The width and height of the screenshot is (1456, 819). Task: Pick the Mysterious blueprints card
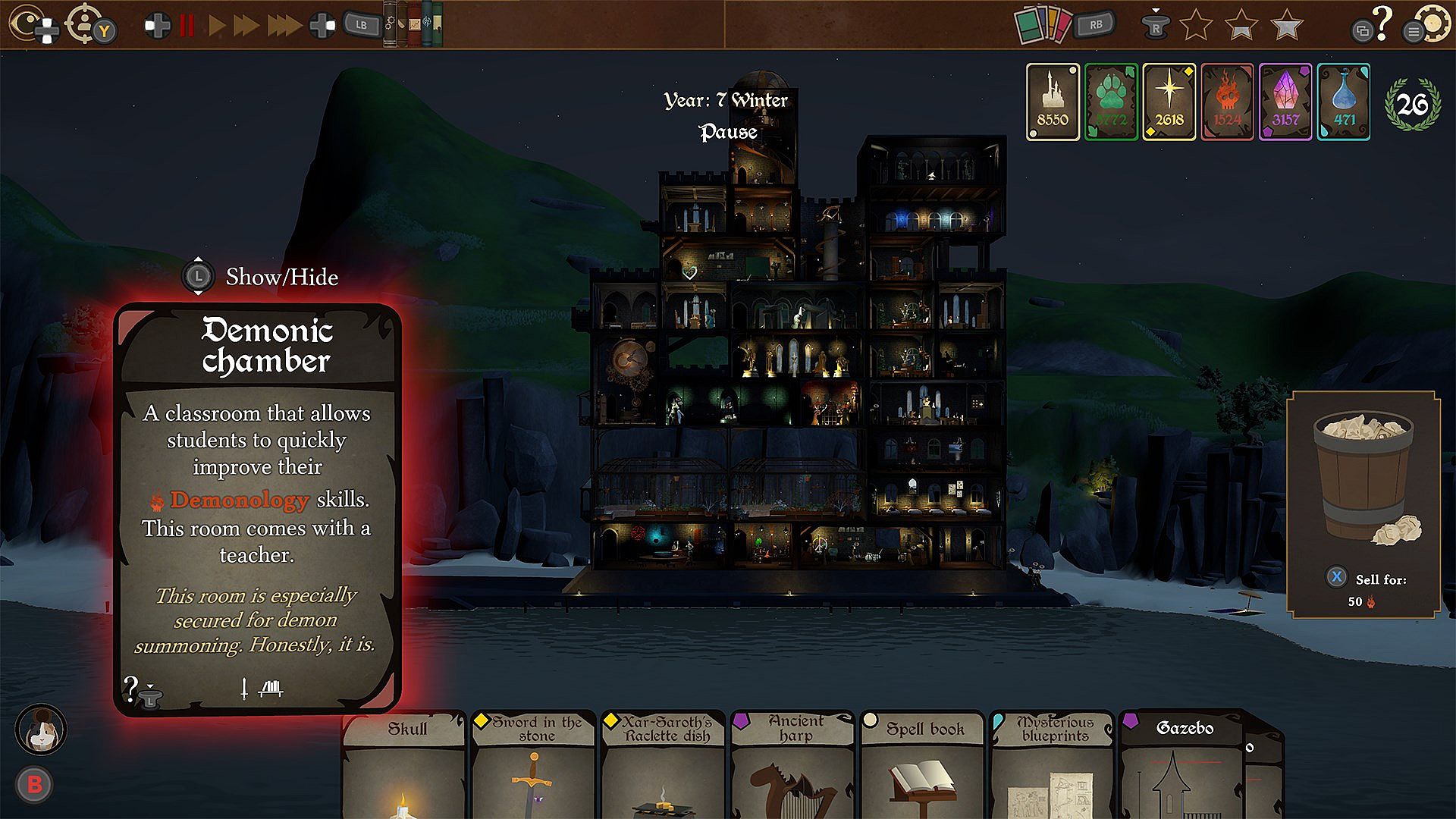(x=1053, y=766)
